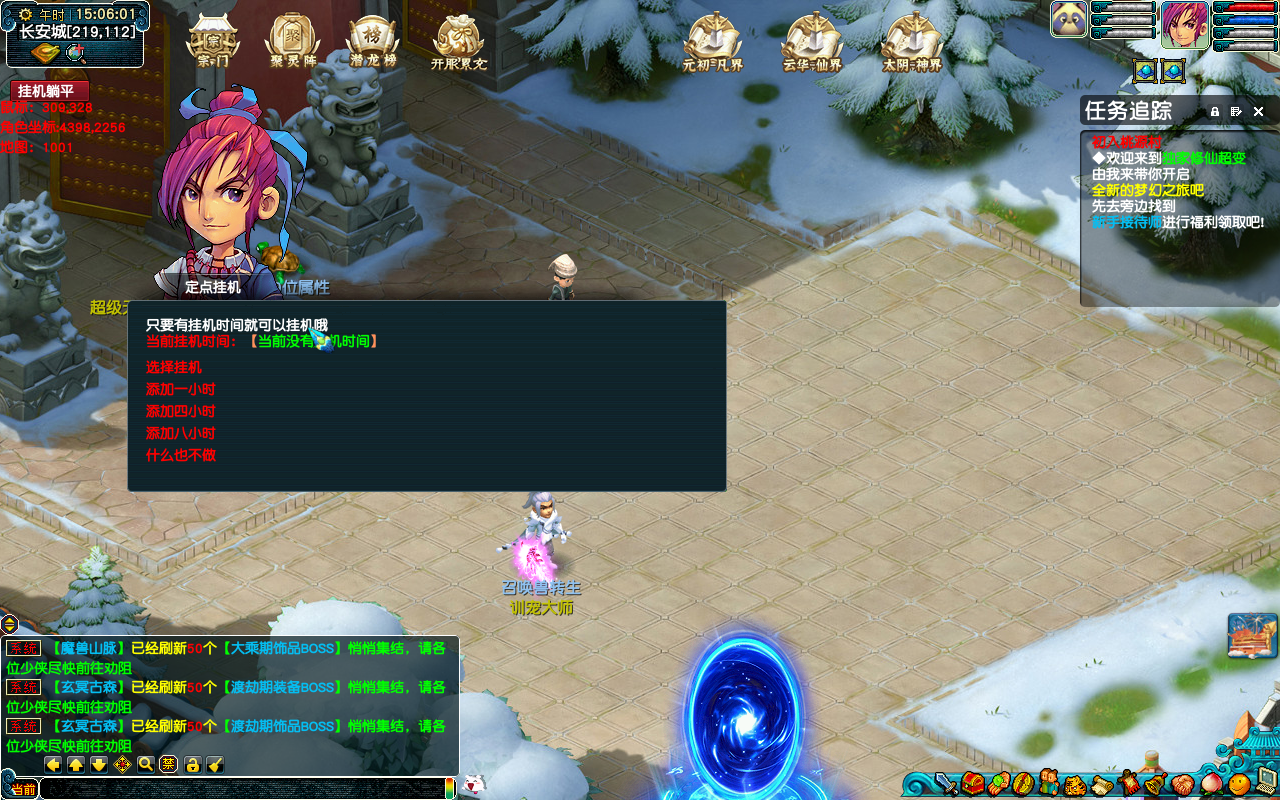Click the magnifier button under chat
This screenshot has height=800, width=1280.
[146, 765]
